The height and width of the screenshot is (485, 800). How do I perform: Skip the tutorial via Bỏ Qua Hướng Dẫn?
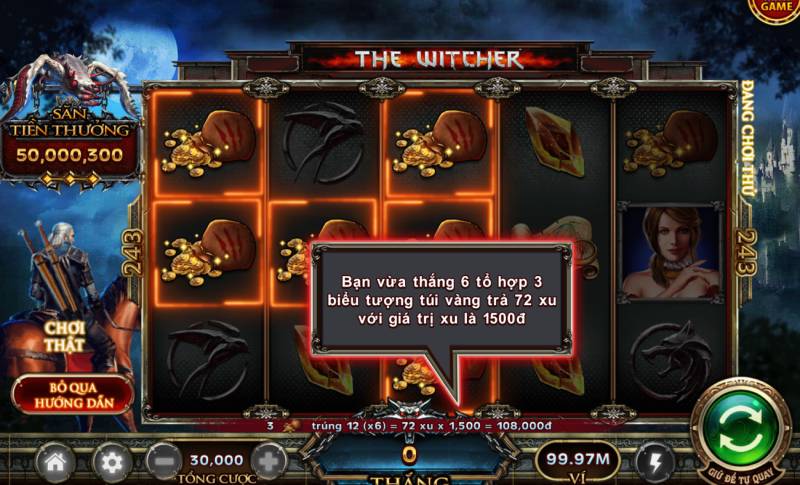pyautogui.click(x=73, y=394)
